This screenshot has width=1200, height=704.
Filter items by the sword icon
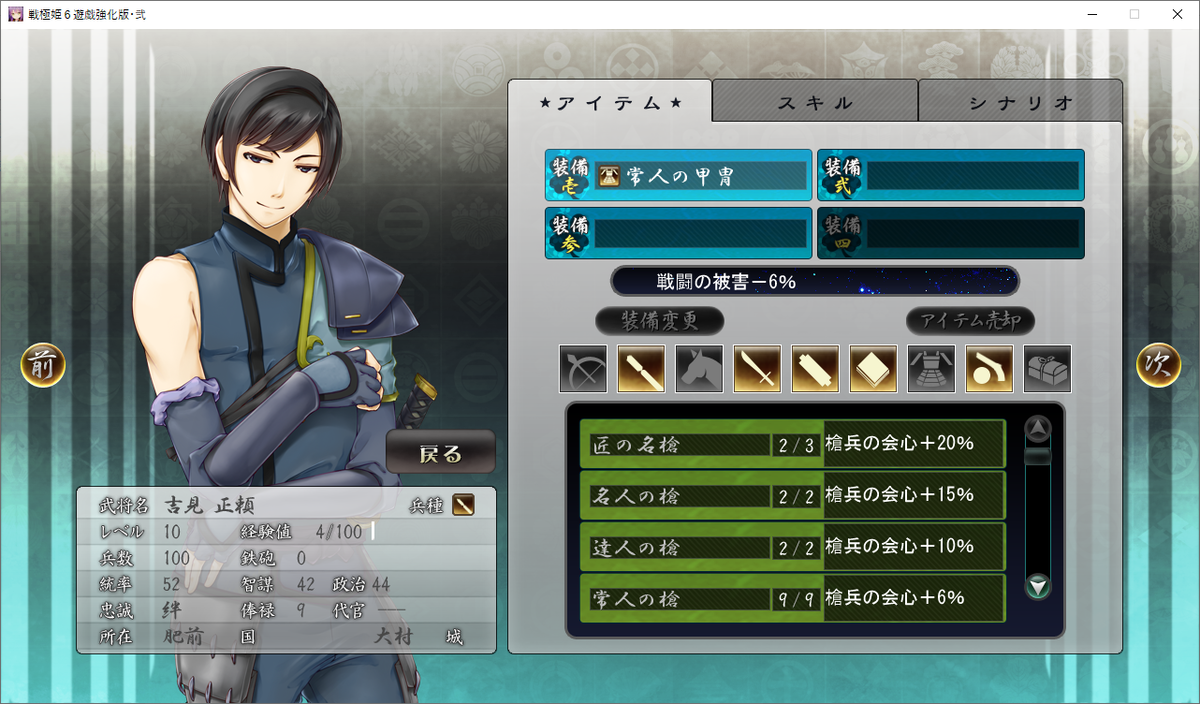(757, 368)
